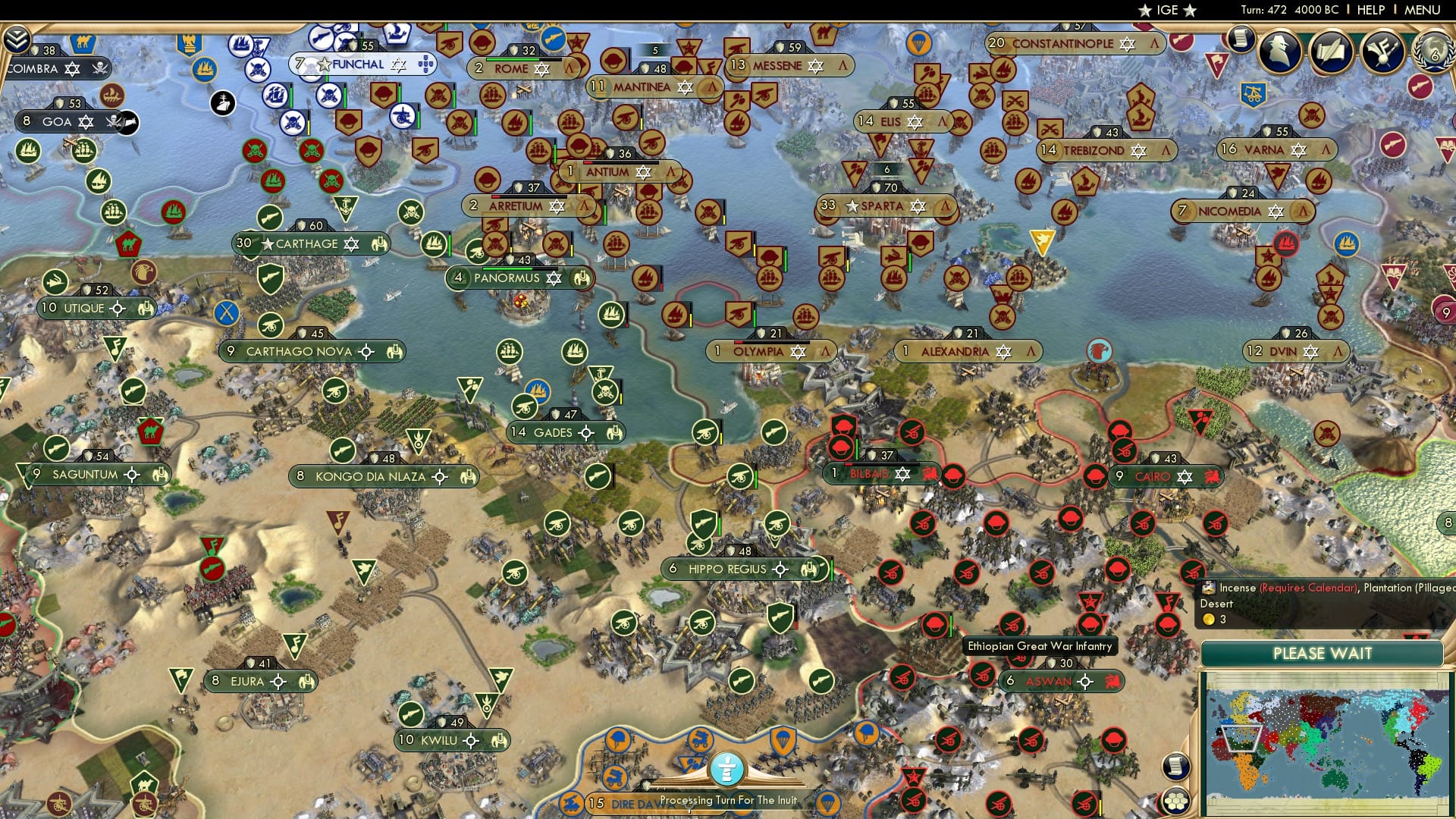
Task: Click the hexagon map options icon near minimap
Action: 1175,800
